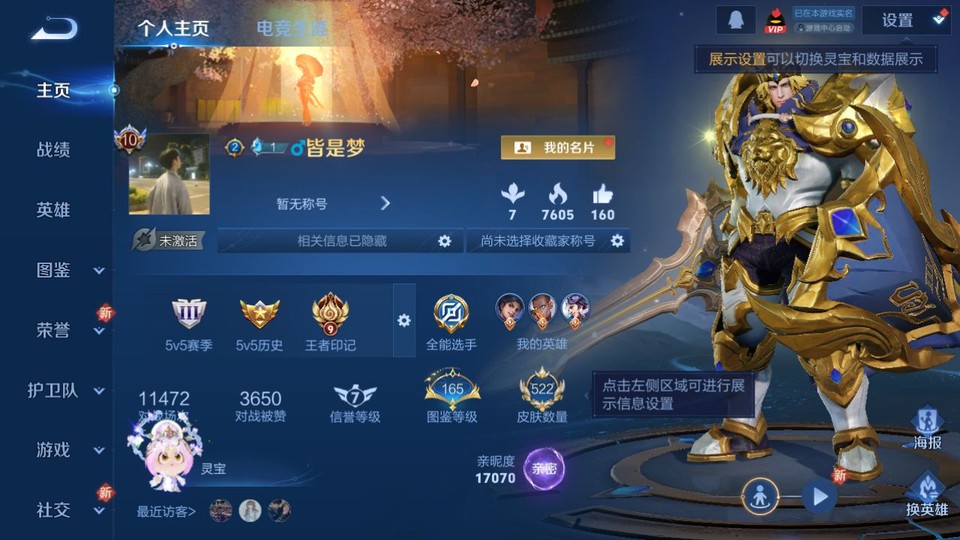This screenshot has height=540, width=960.
Task: Open the gear next to 相关信息已隐藏
Action: [445, 241]
